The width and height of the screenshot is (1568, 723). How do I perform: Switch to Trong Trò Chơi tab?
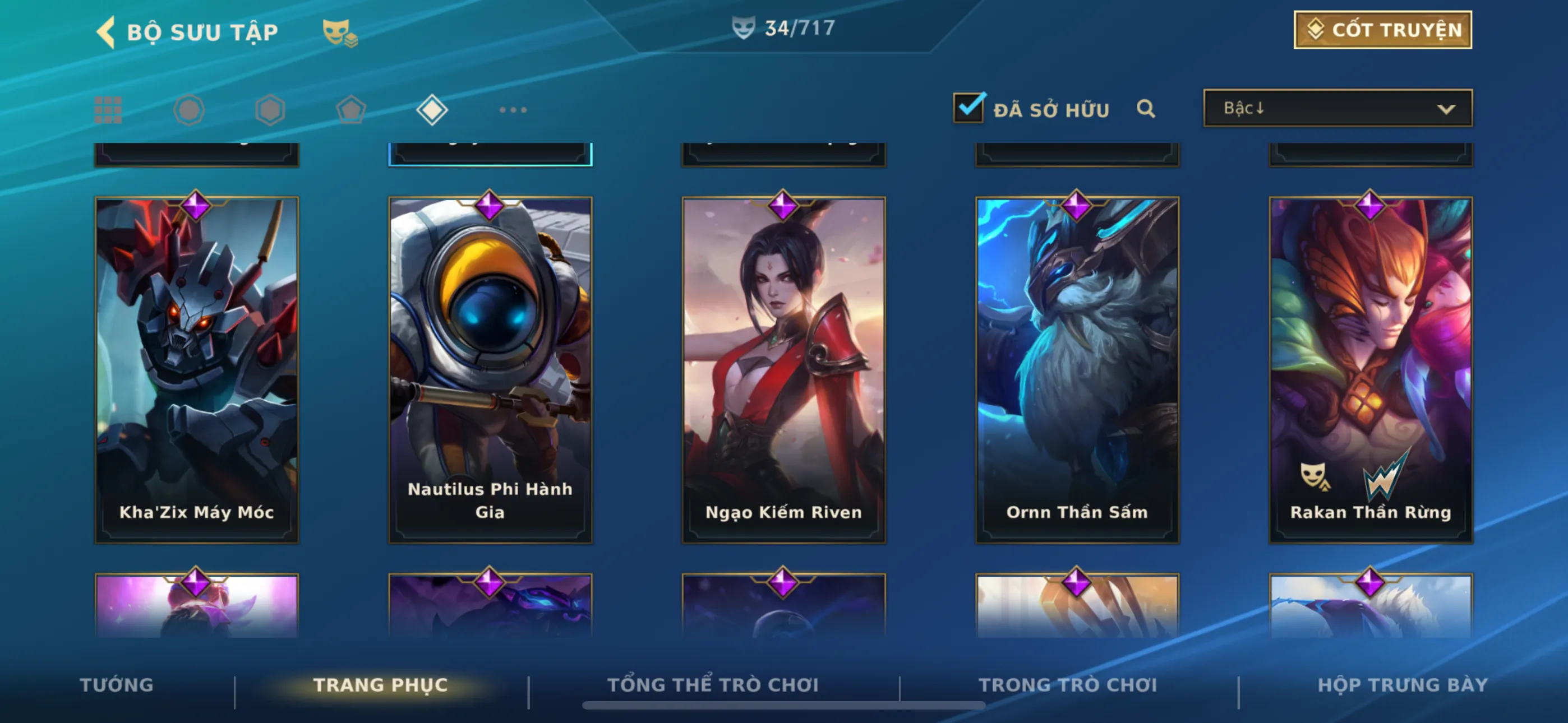[1068, 685]
